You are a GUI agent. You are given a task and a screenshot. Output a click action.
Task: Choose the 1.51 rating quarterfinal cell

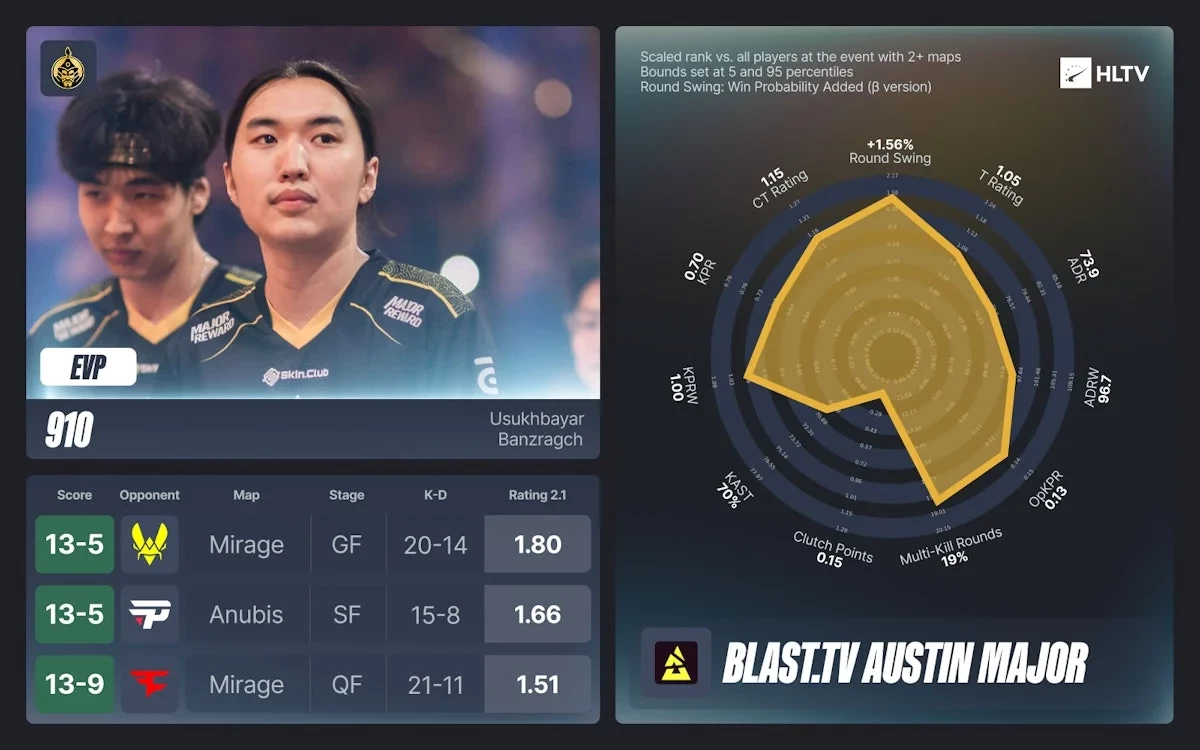tap(537, 684)
